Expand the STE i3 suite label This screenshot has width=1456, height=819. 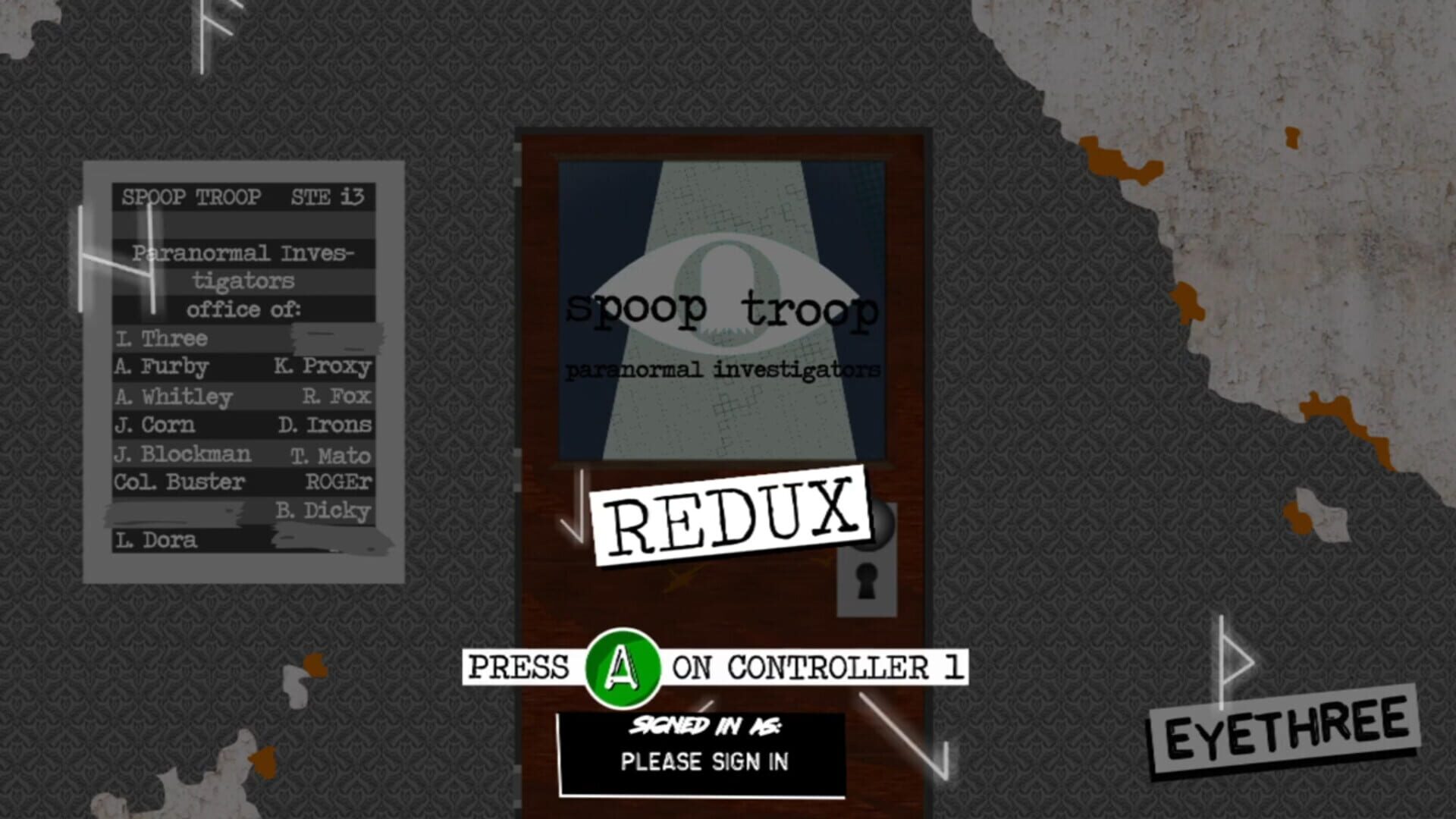point(328,198)
